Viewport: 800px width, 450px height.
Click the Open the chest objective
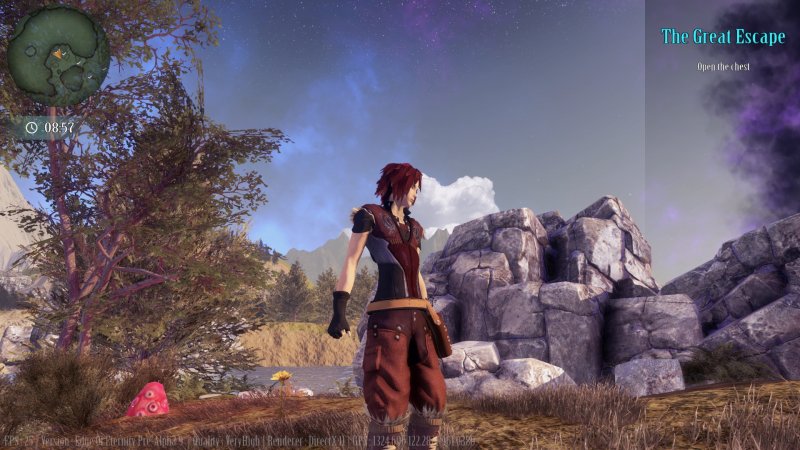pos(723,67)
